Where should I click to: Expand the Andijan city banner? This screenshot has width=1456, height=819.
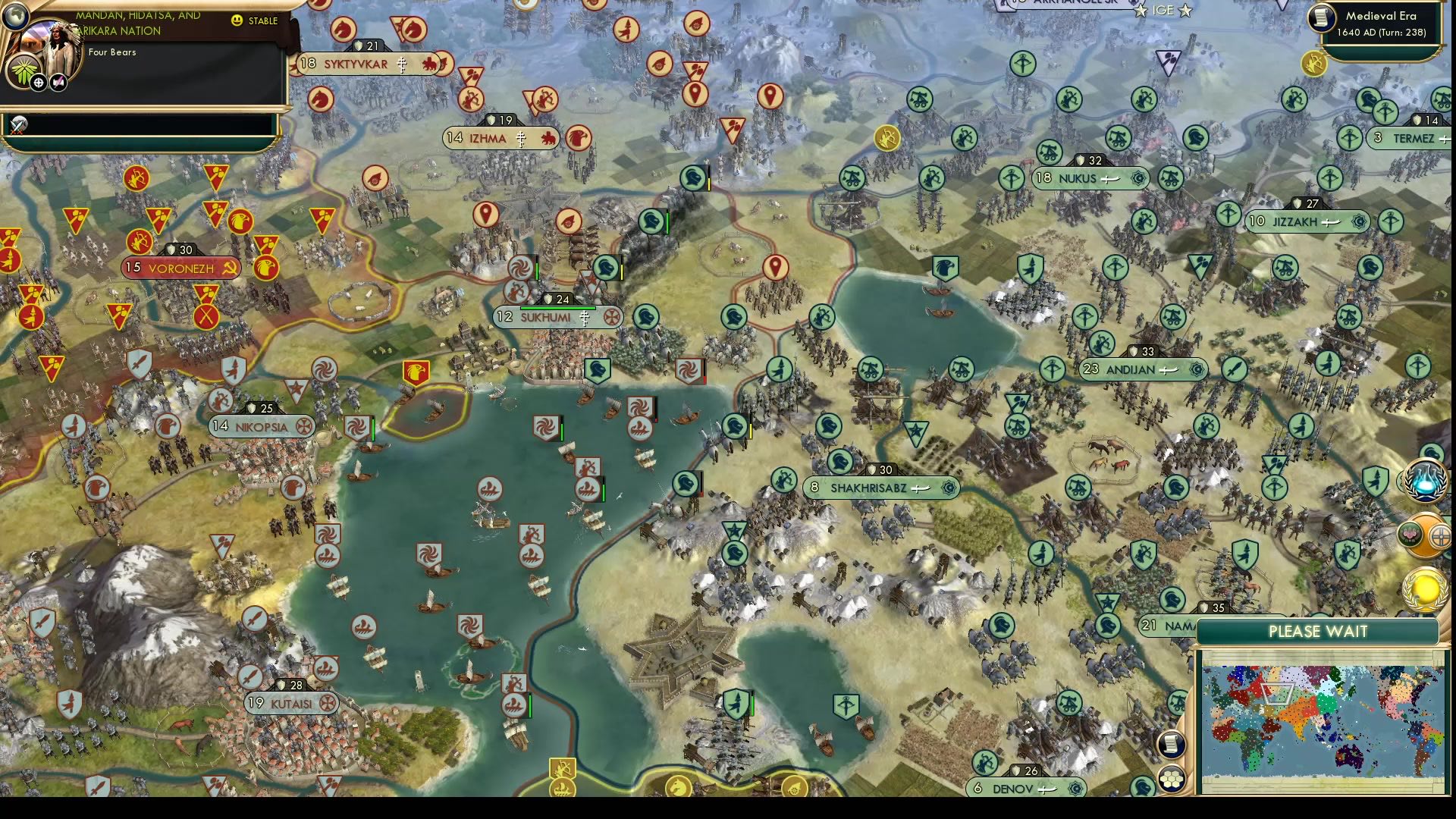pos(1141,370)
